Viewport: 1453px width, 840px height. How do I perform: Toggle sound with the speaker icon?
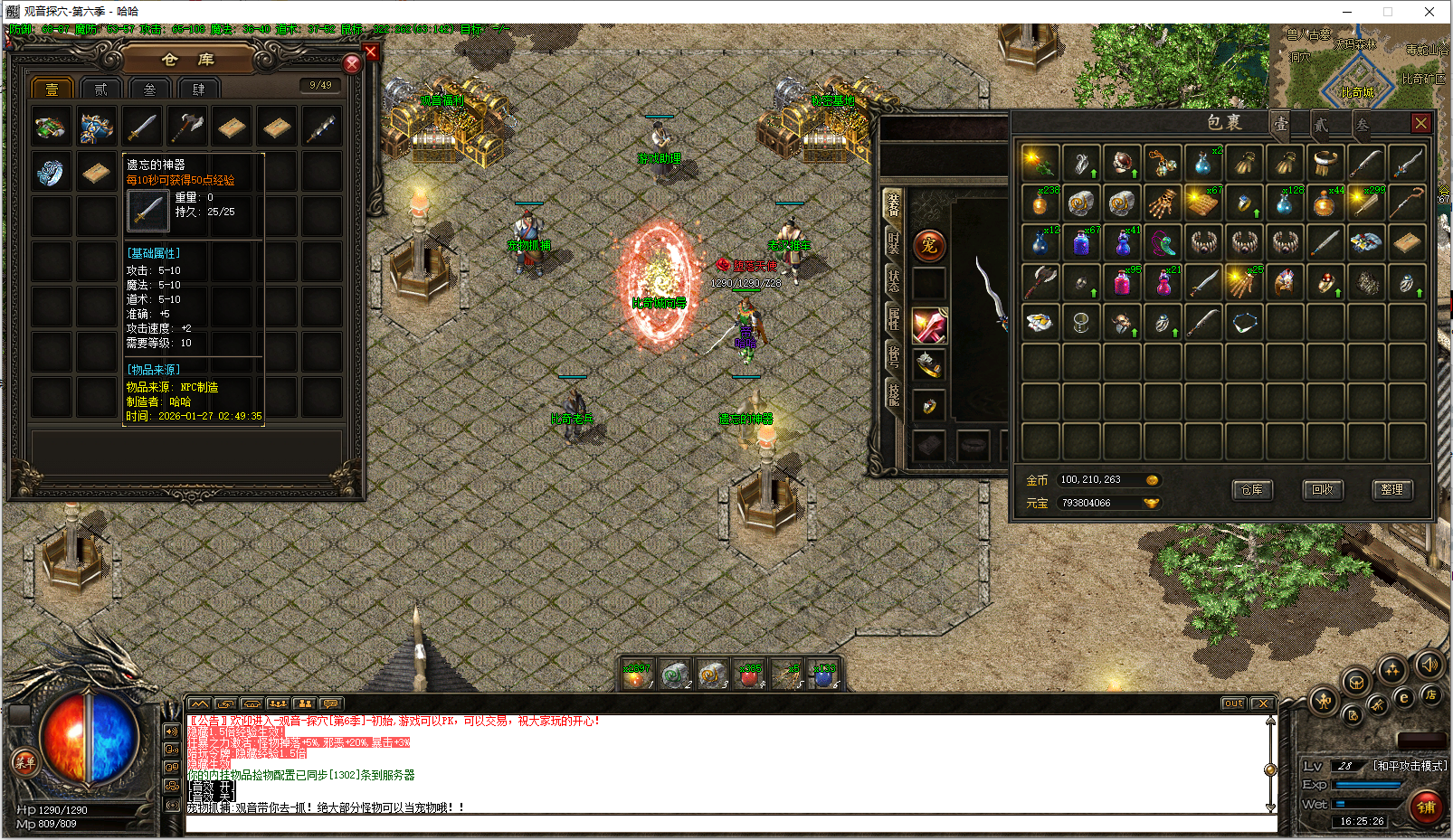pyautogui.click(x=1429, y=665)
